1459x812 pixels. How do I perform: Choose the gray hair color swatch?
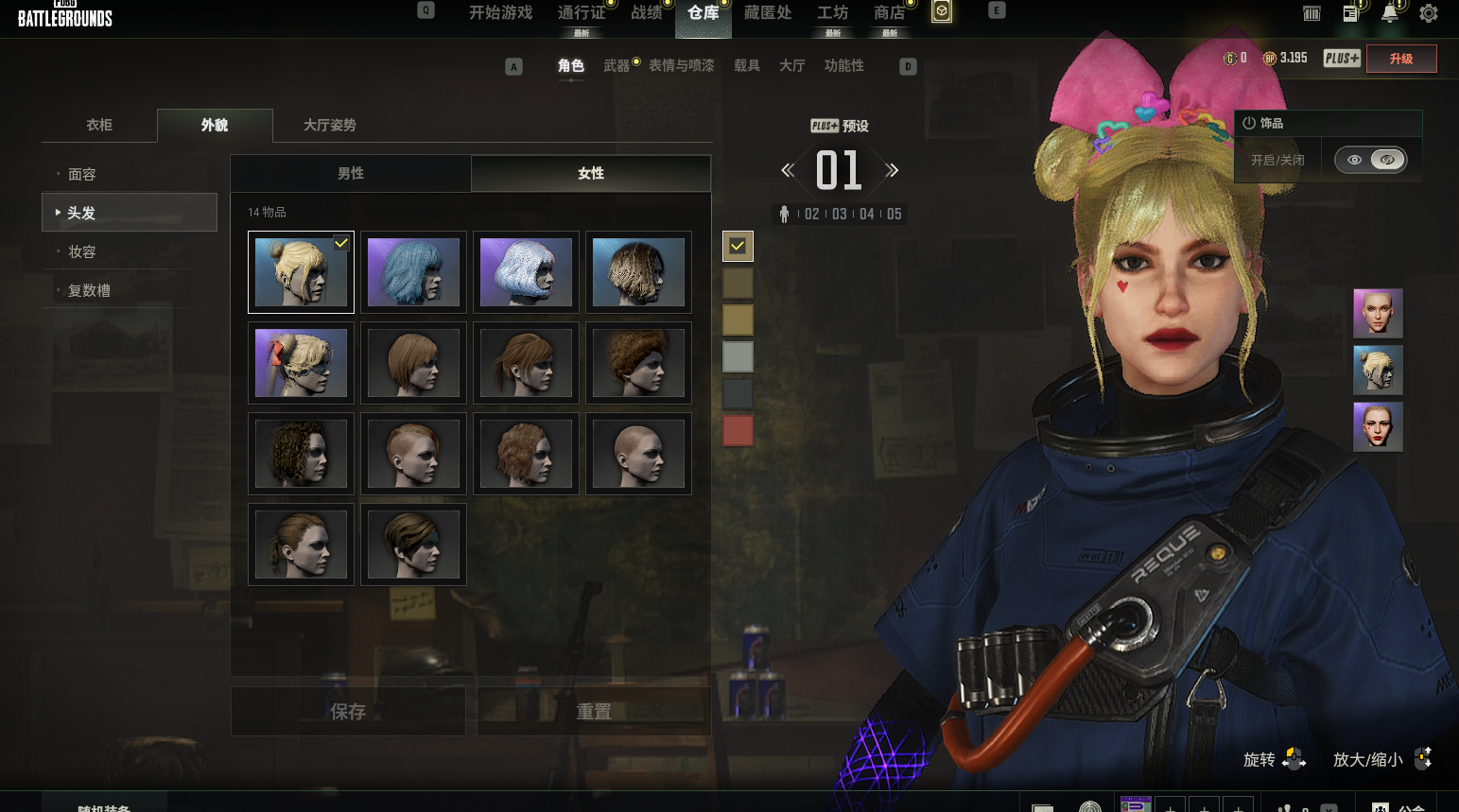click(x=738, y=357)
